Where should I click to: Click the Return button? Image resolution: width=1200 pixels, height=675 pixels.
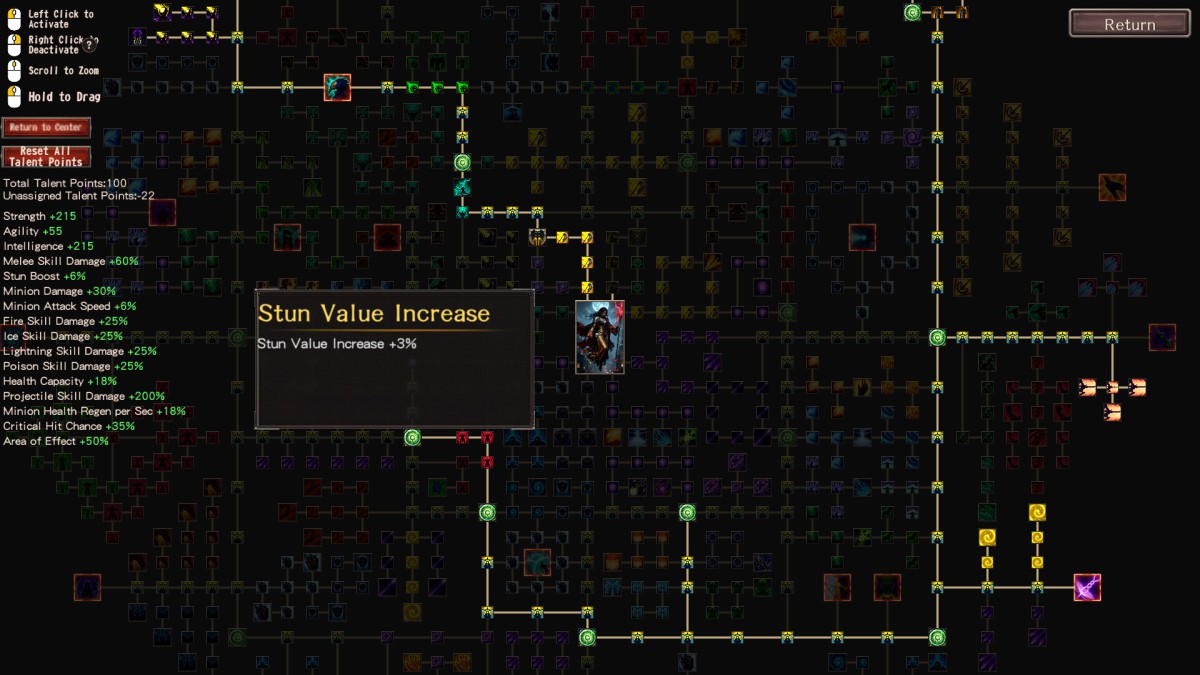tap(1129, 24)
